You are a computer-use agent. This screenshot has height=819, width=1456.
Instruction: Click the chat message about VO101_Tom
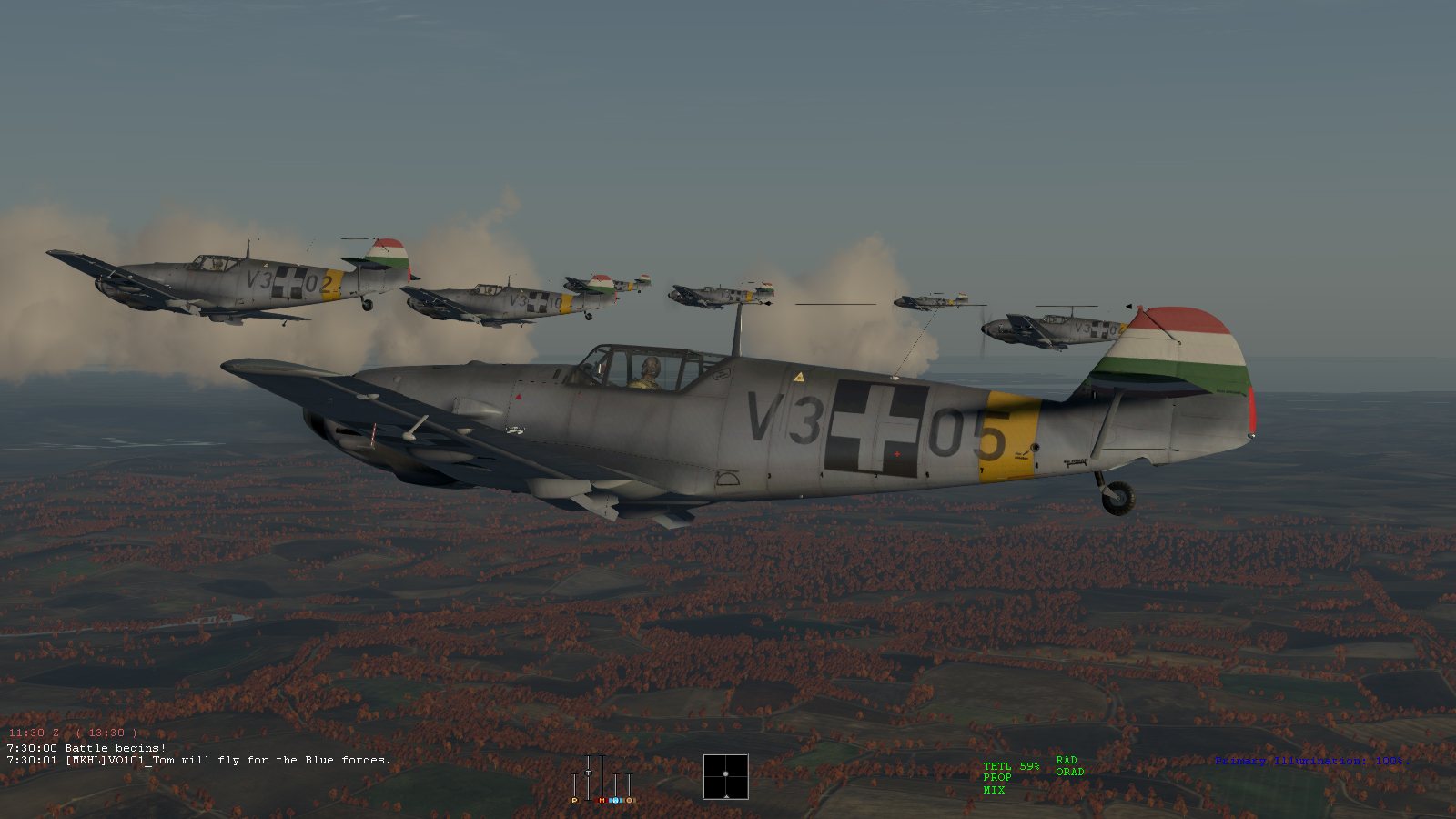tap(198, 760)
